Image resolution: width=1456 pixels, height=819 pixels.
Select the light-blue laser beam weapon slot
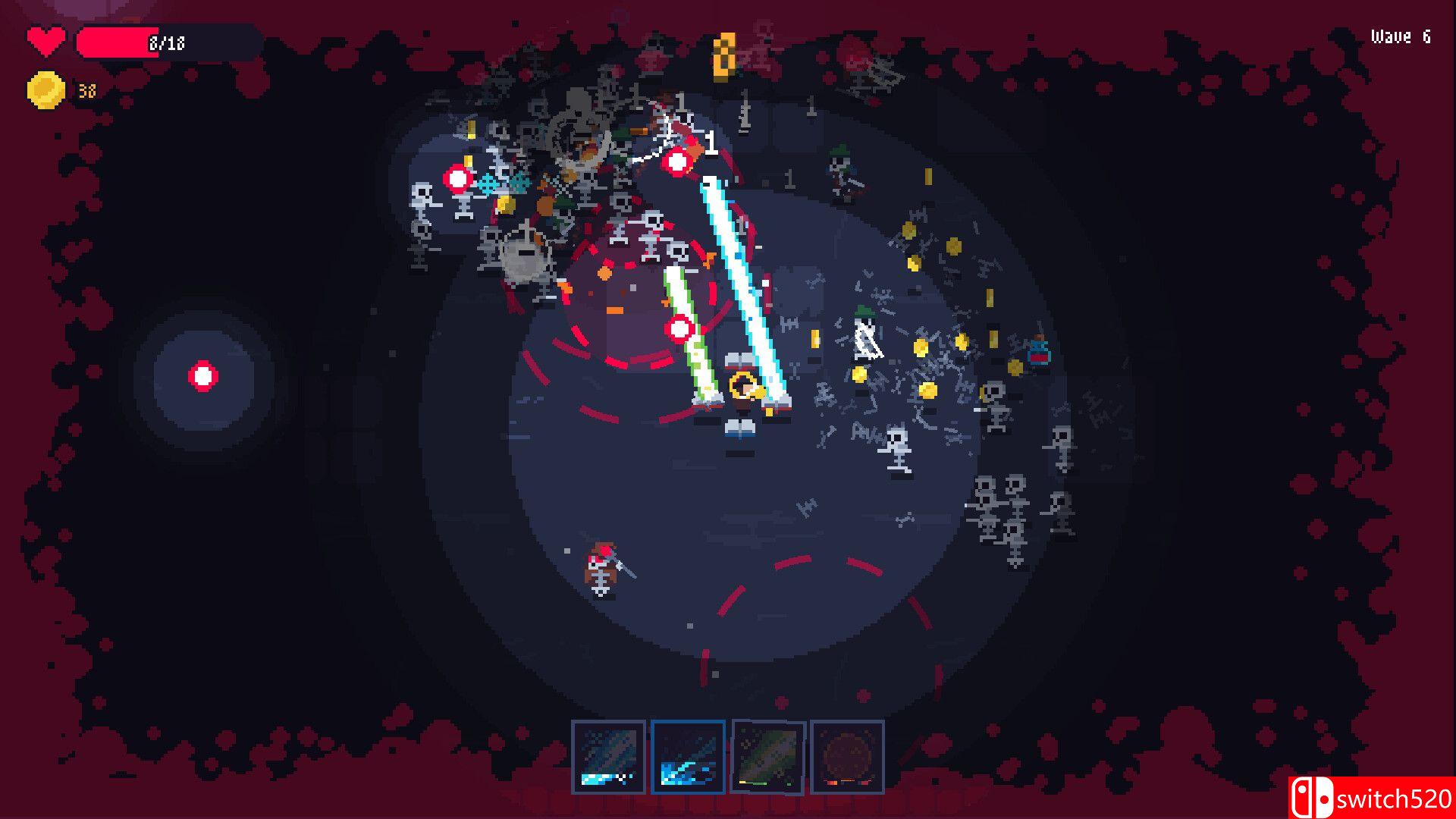(x=608, y=756)
